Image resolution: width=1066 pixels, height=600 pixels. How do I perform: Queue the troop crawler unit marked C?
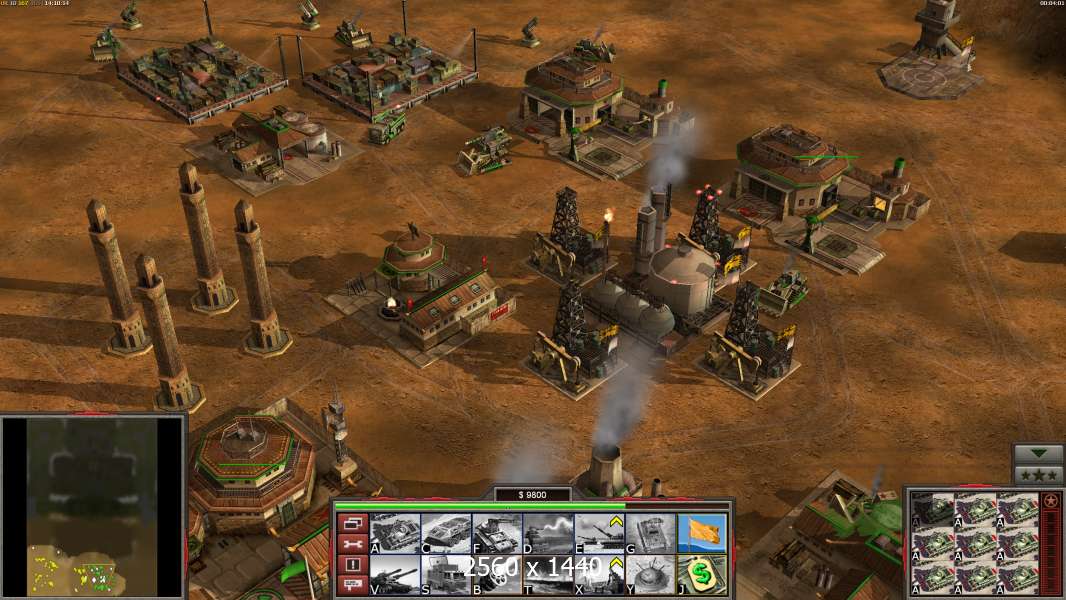tap(446, 534)
